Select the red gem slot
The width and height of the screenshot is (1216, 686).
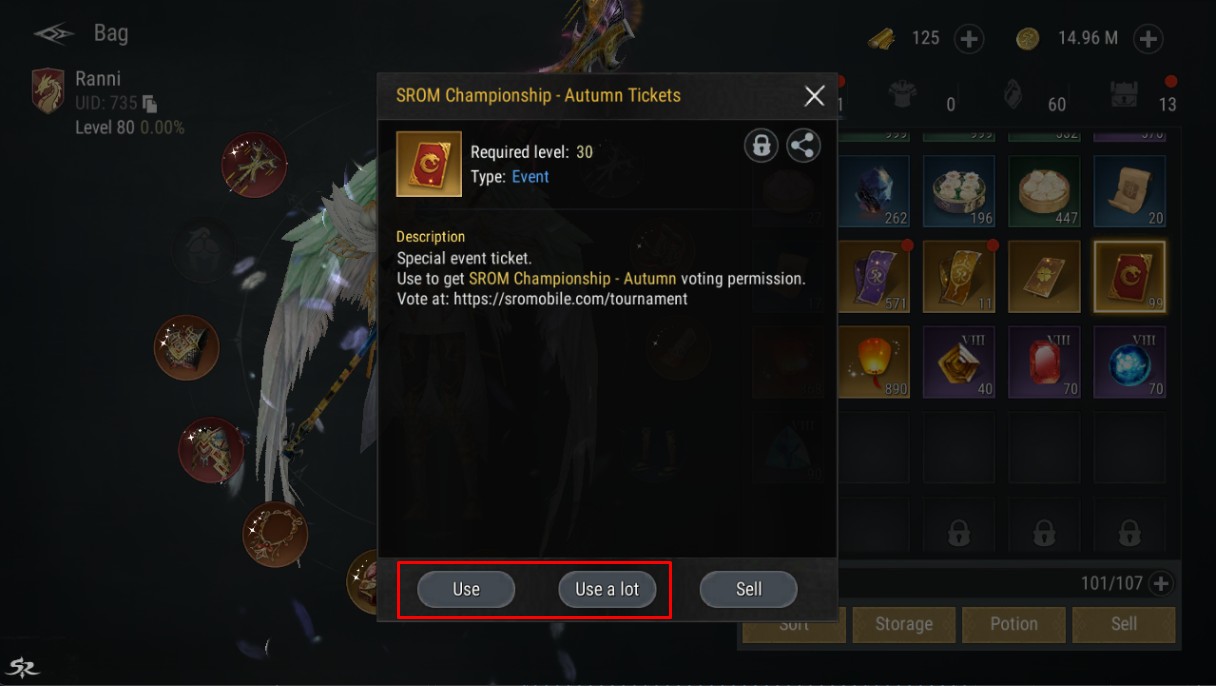pyautogui.click(x=1043, y=362)
